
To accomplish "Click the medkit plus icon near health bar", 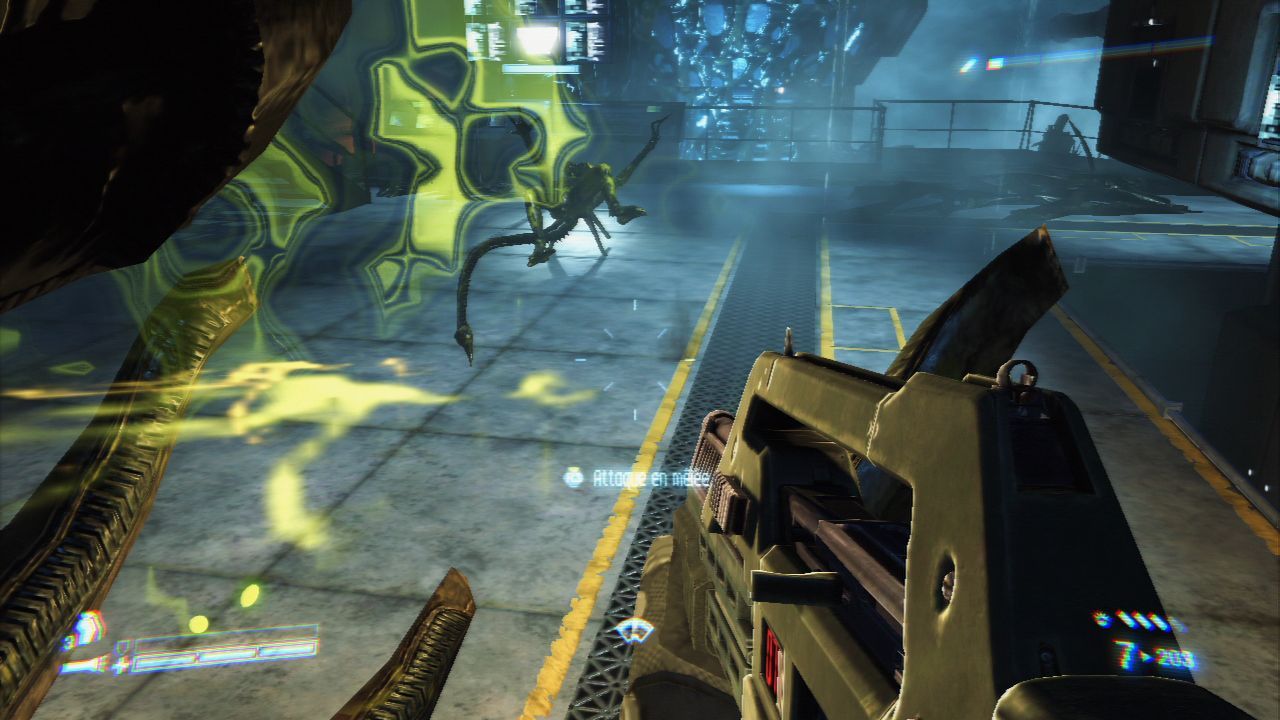I will tap(121, 666).
